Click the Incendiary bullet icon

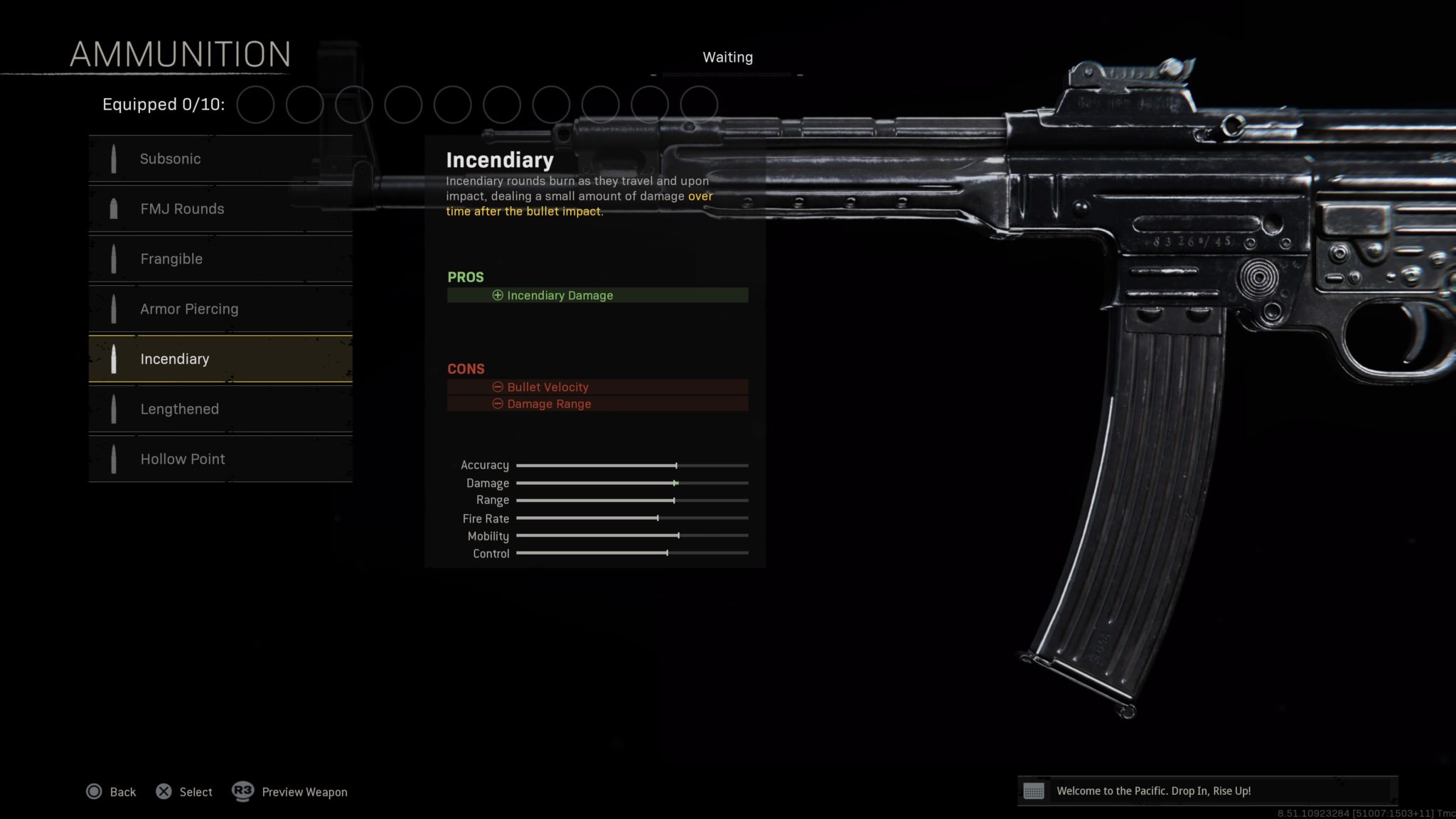pyautogui.click(x=114, y=359)
